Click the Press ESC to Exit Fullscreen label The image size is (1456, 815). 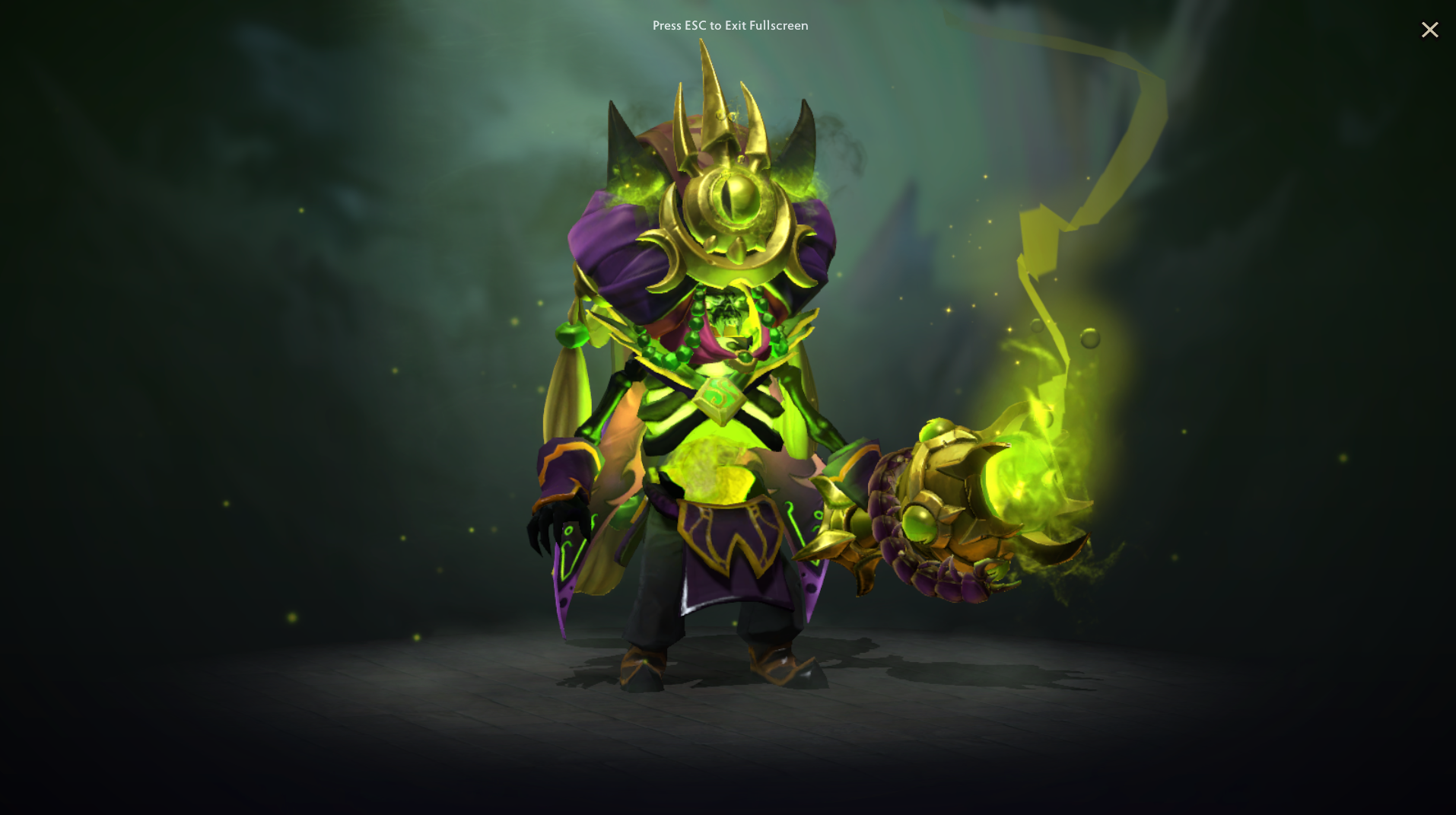click(730, 25)
